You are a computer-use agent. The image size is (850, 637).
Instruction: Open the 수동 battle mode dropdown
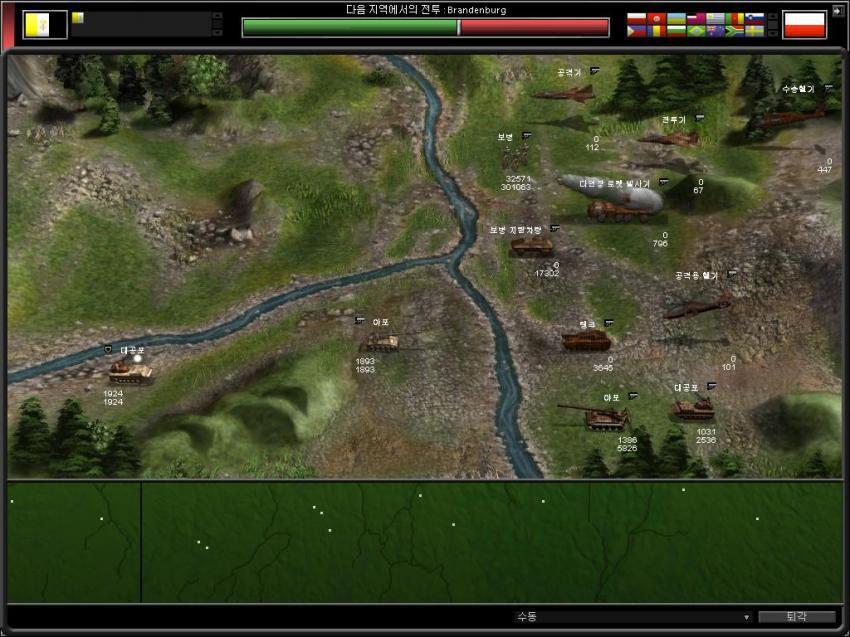click(x=632, y=617)
